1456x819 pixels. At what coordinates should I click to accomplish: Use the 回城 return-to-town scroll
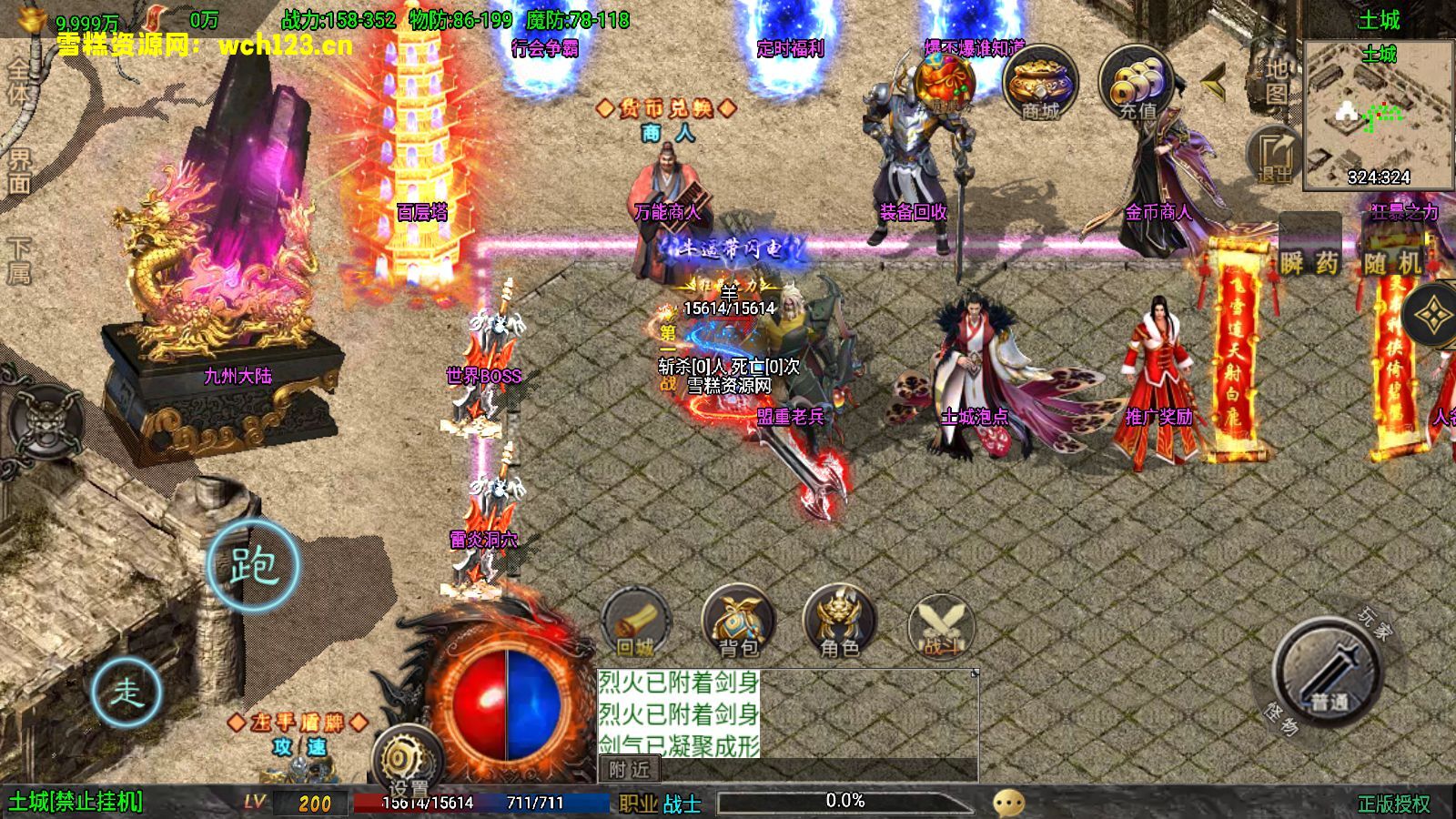coord(636,624)
